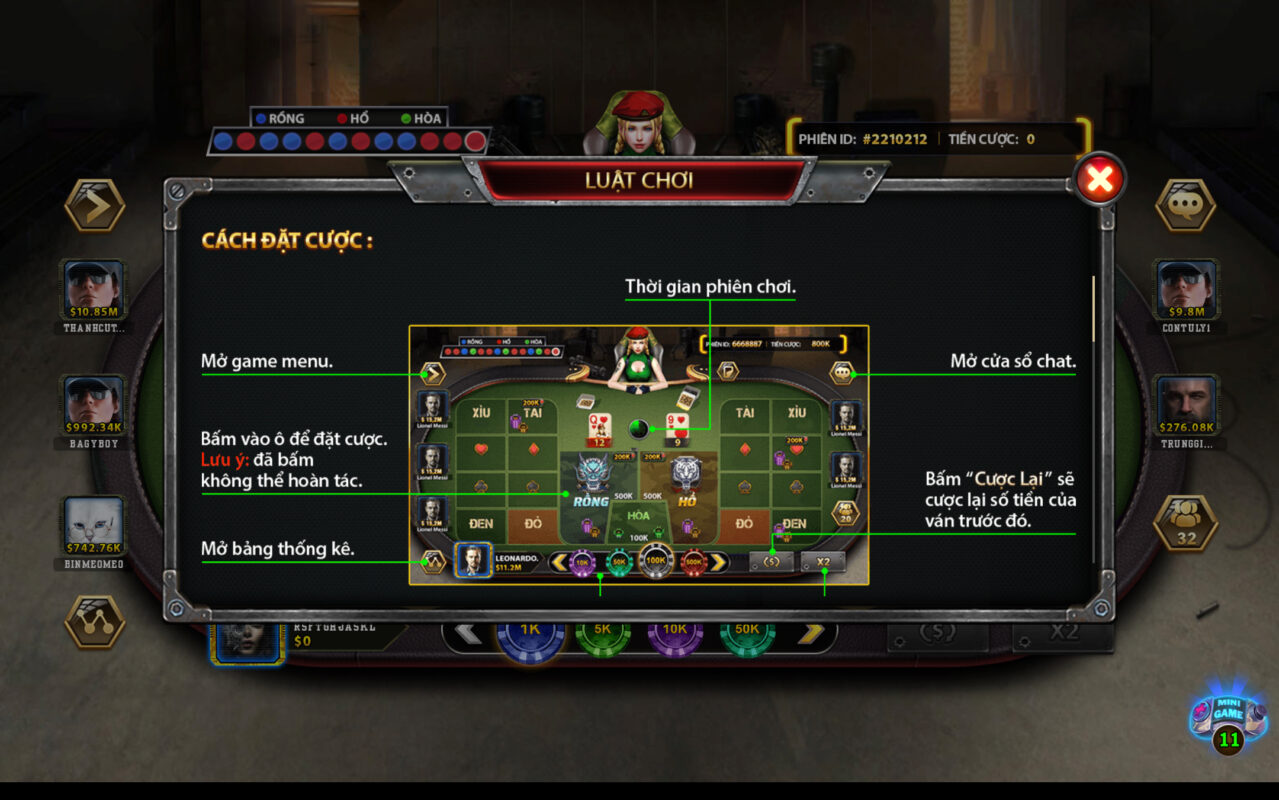Select the BINMEOMEO cat avatar
The image size is (1279, 800).
(94, 525)
